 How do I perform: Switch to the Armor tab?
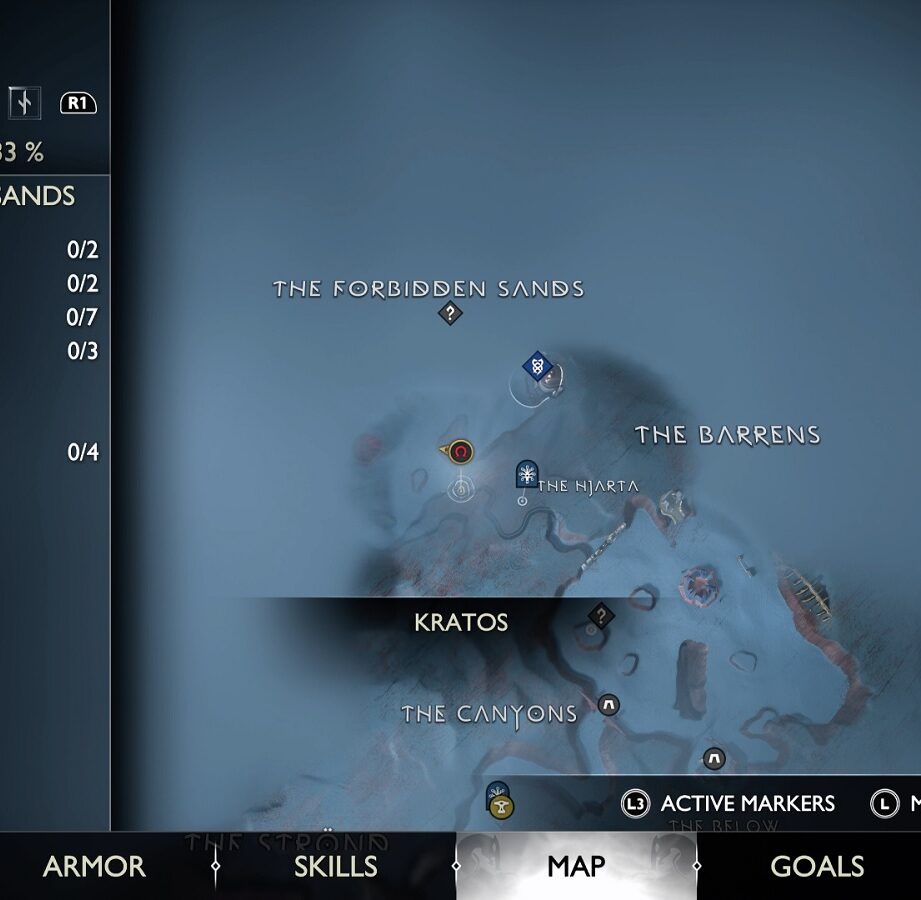[94, 866]
